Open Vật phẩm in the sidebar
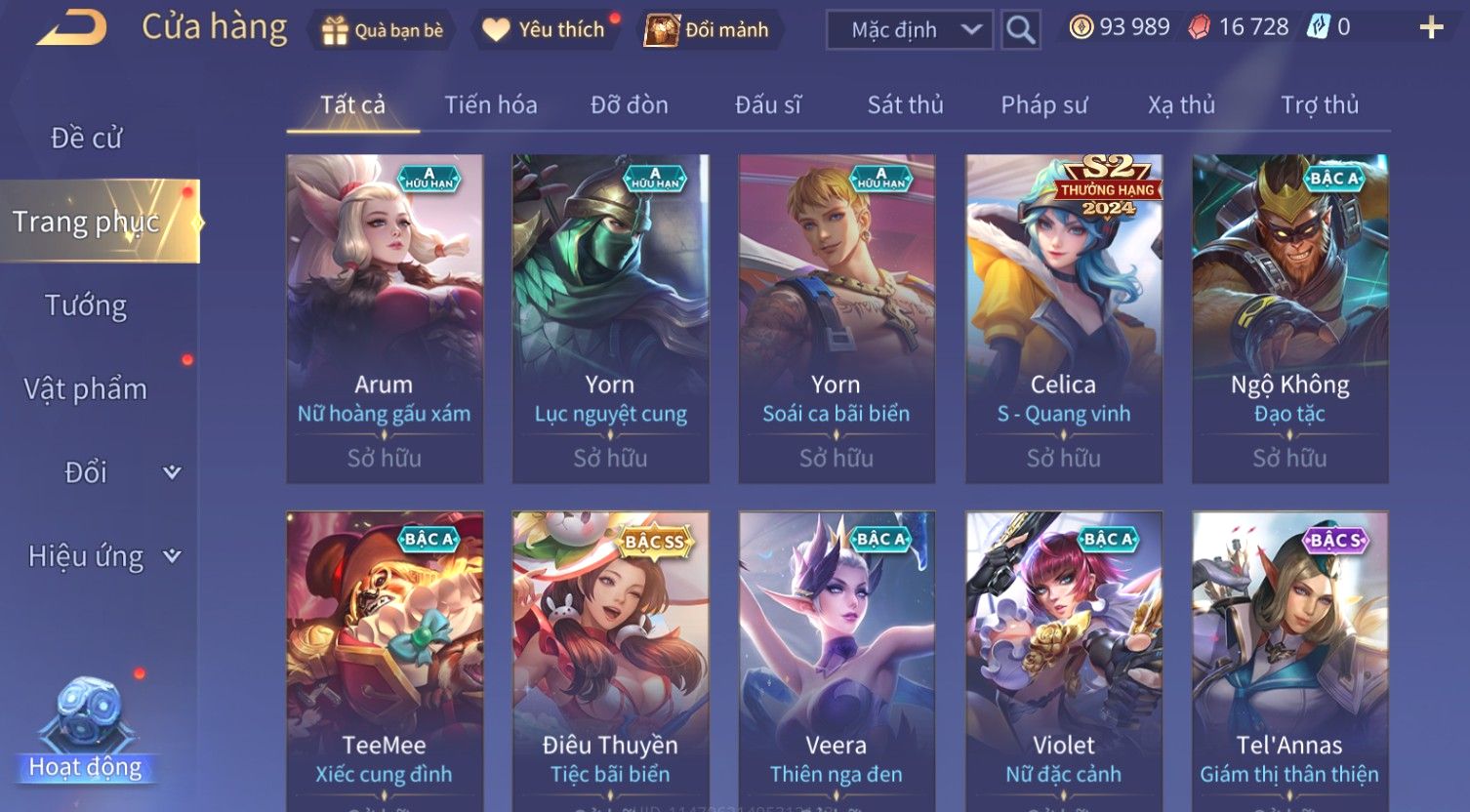1470x812 pixels. (86, 389)
